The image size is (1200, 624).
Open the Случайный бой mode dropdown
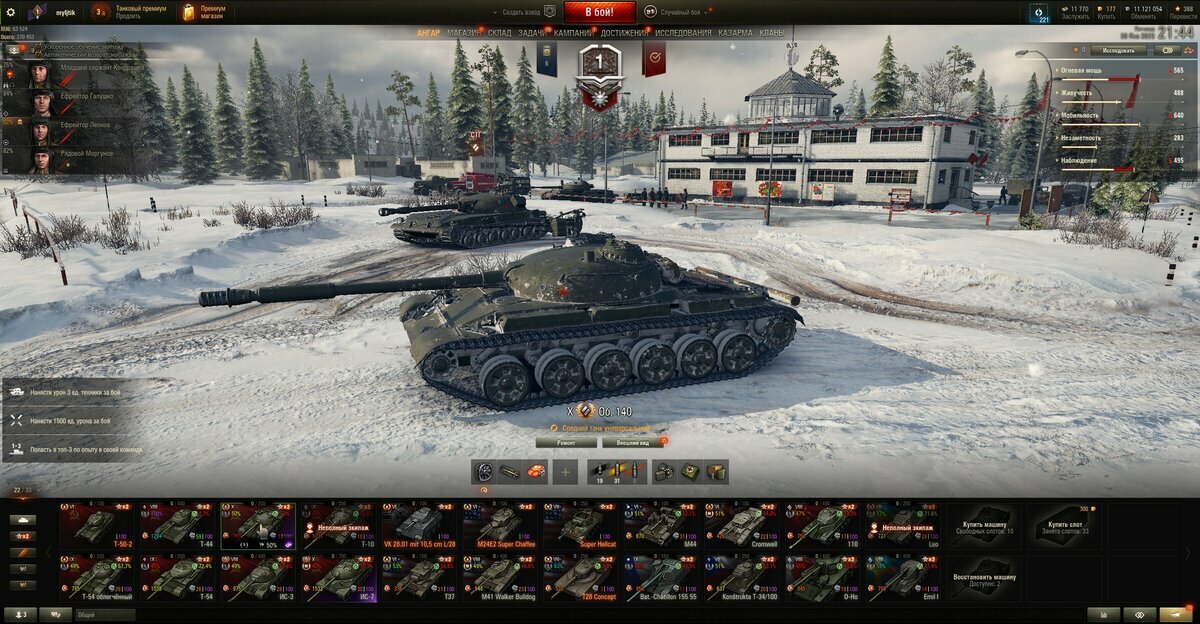pos(680,12)
